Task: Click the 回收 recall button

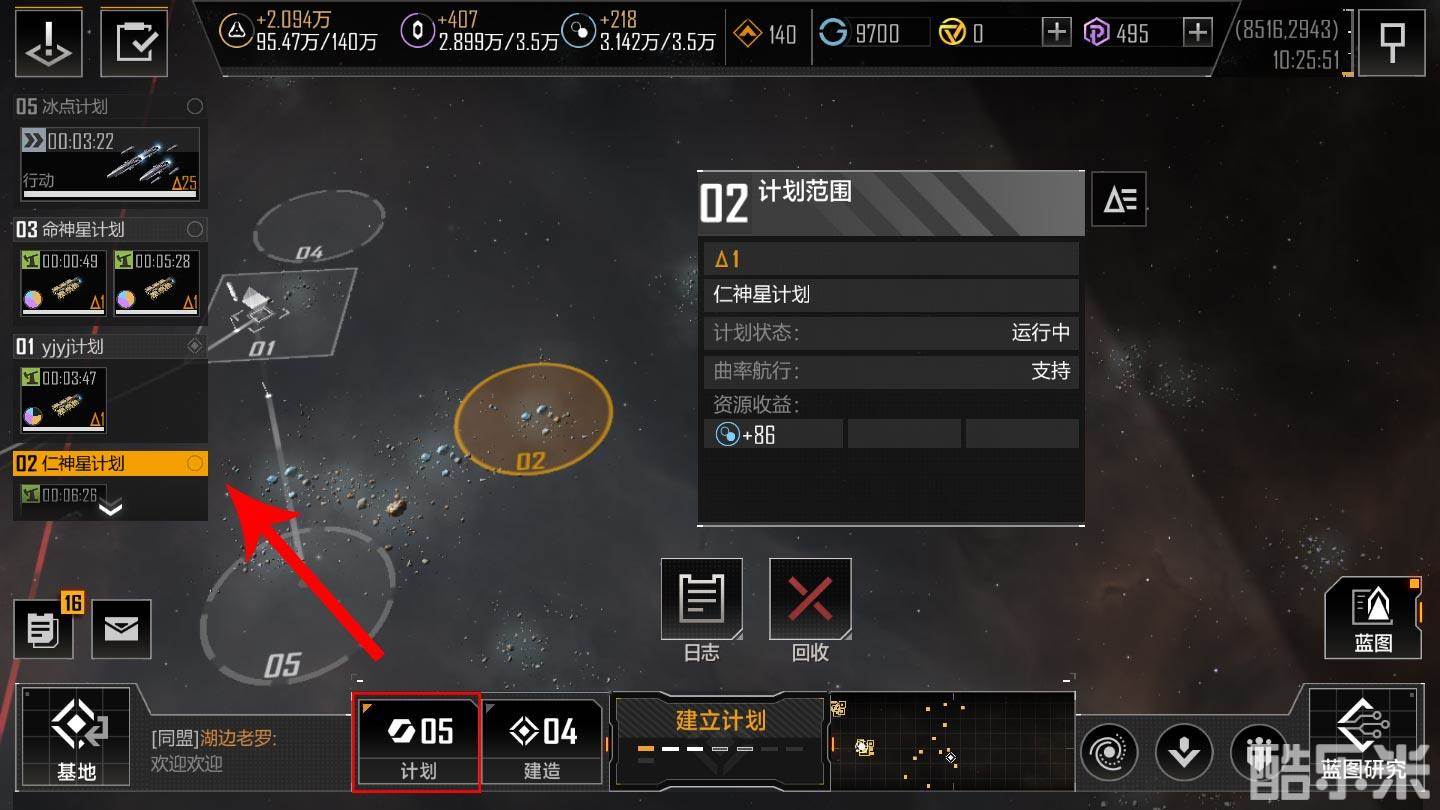Action: [810, 610]
